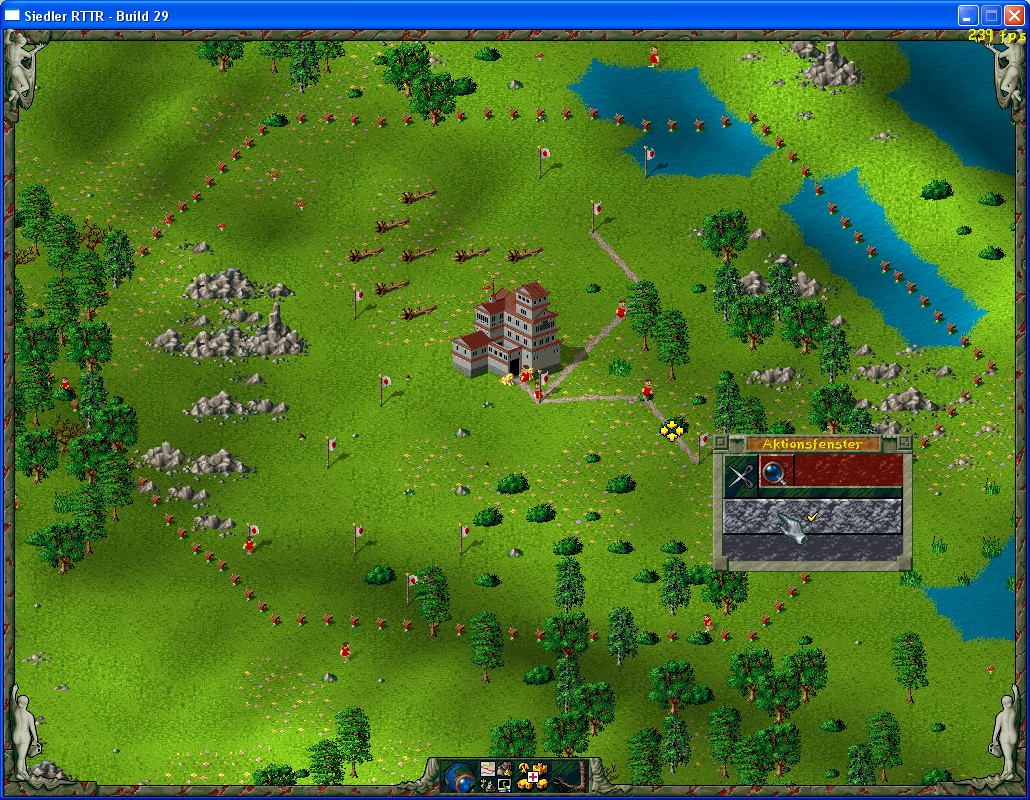Open the world map globe icon

459,777
